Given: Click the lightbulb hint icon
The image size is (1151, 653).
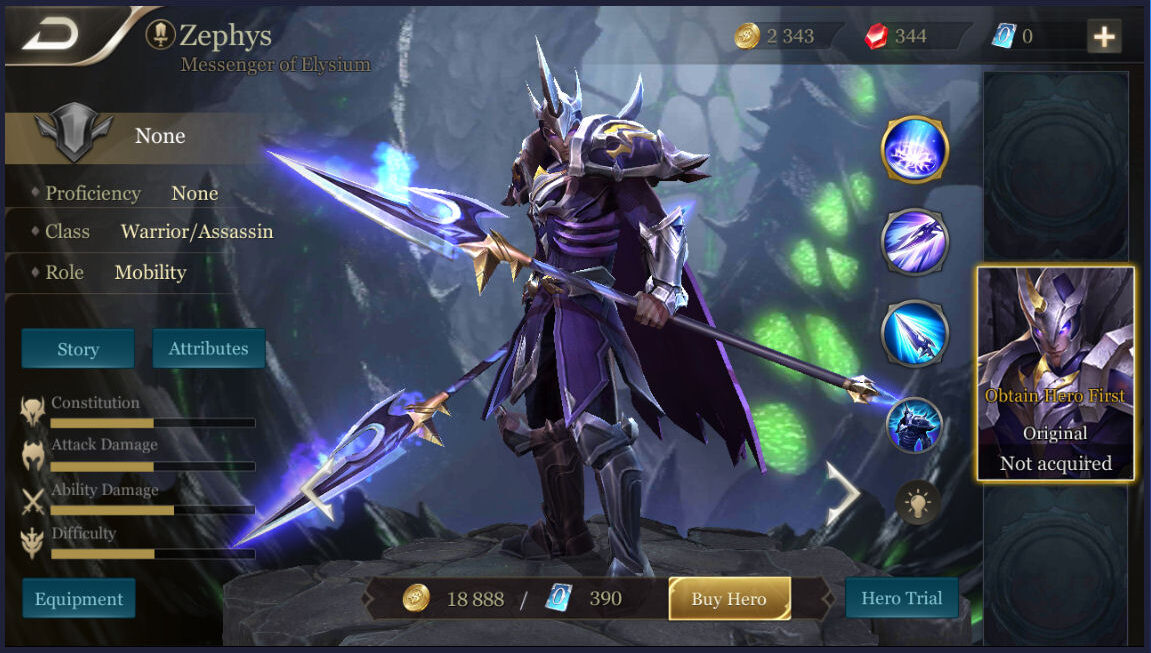Looking at the screenshot, I should click(x=915, y=502).
